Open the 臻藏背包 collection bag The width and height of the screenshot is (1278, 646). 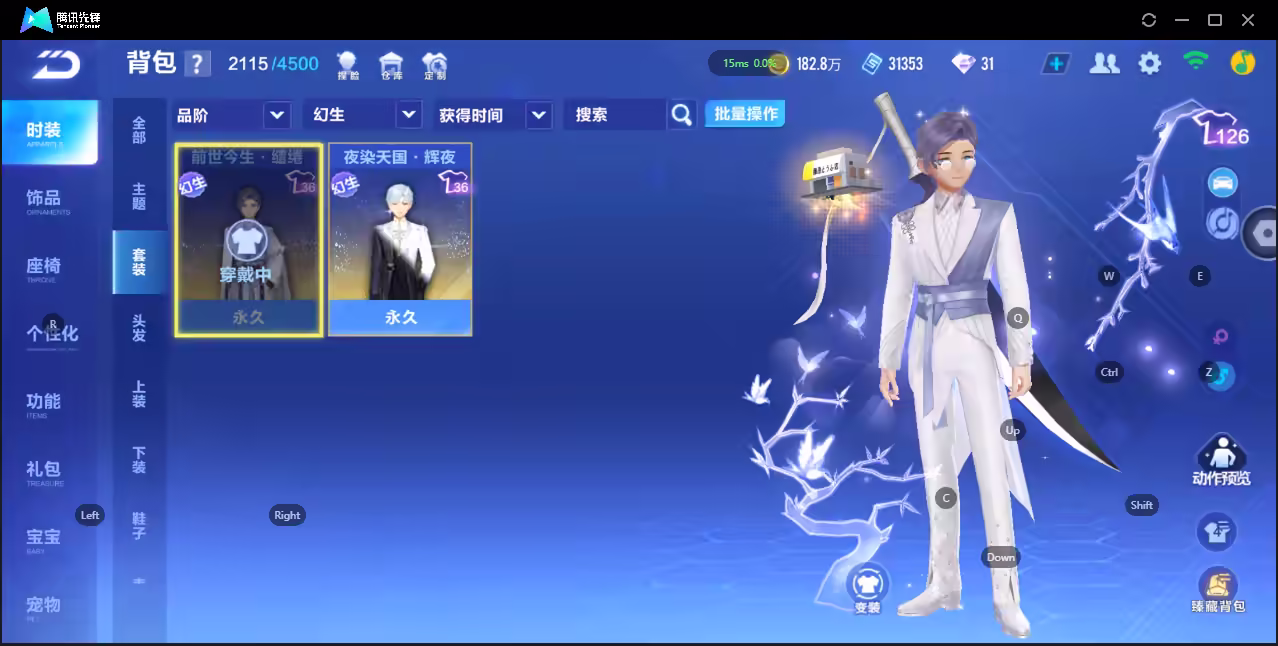coord(1217,590)
